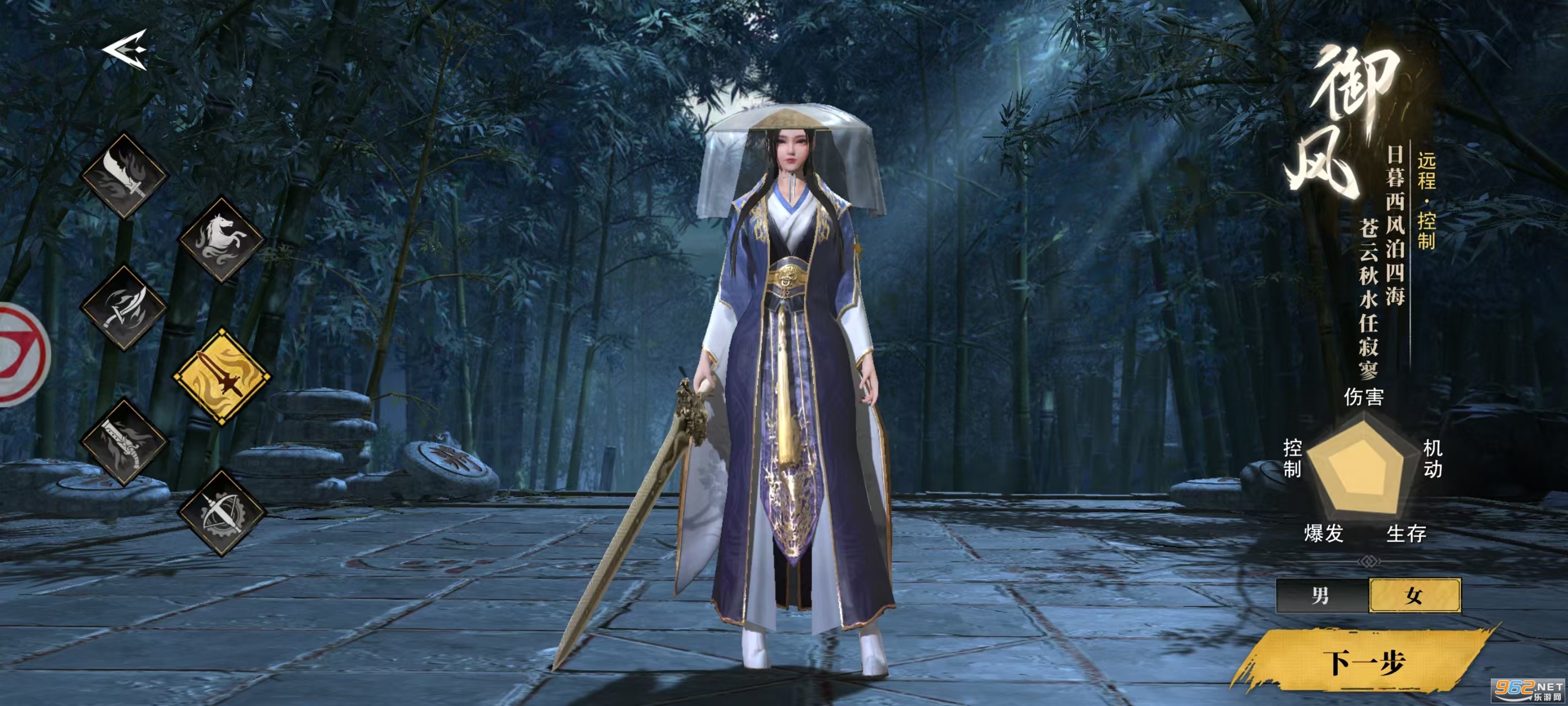Choose the white horse class icon

[222, 239]
